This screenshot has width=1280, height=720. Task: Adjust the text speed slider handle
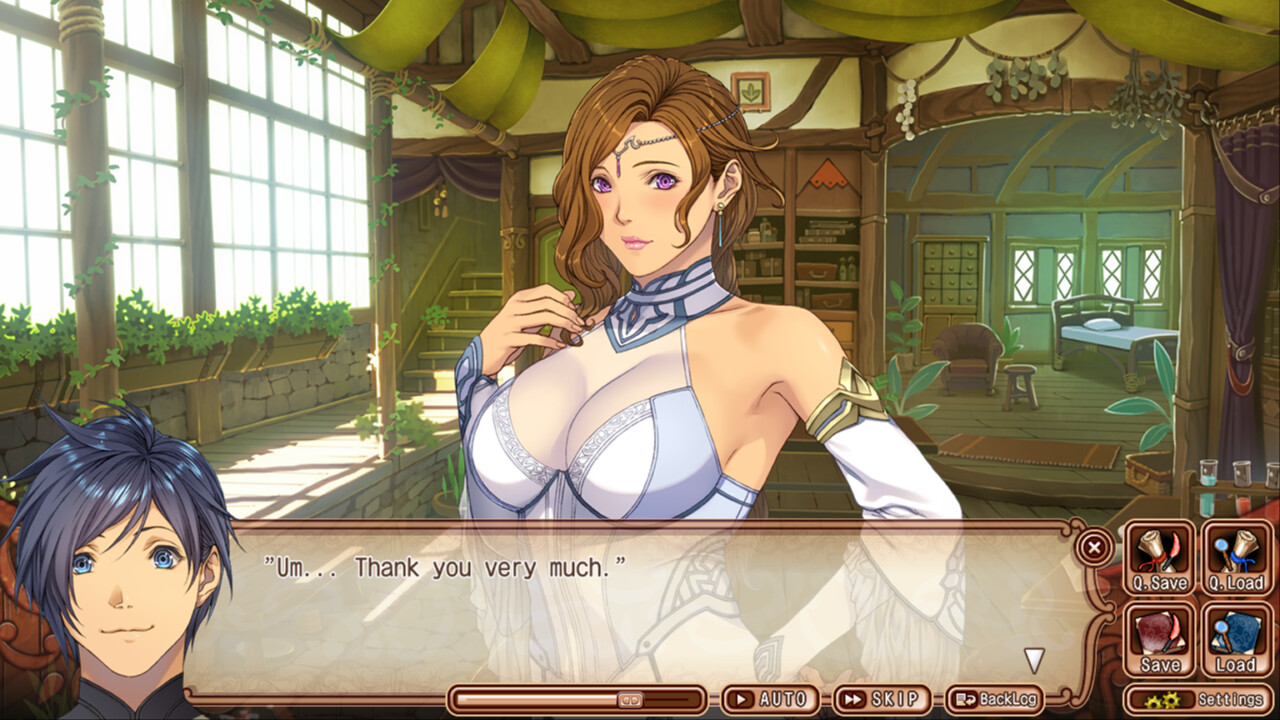(629, 699)
